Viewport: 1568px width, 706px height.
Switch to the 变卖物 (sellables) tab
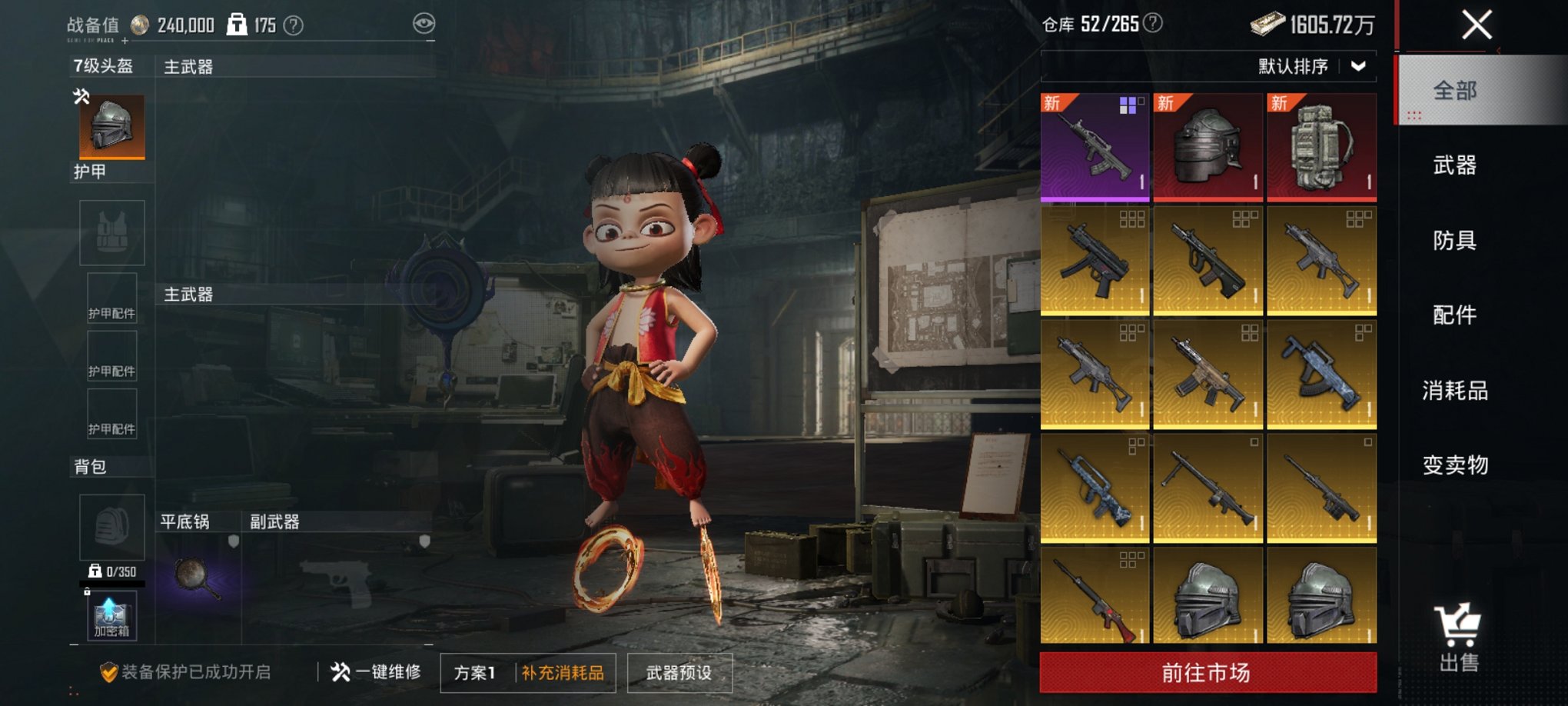1454,465
